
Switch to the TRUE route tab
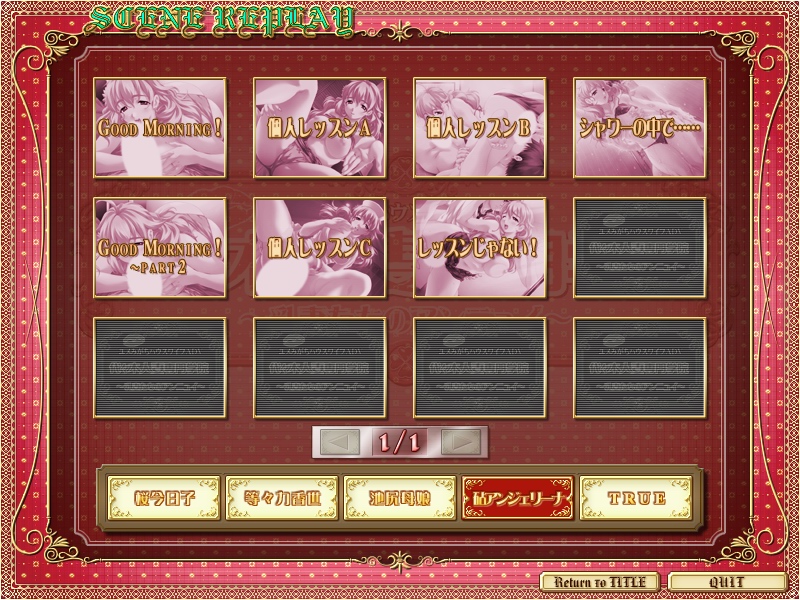(x=636, y=497)
